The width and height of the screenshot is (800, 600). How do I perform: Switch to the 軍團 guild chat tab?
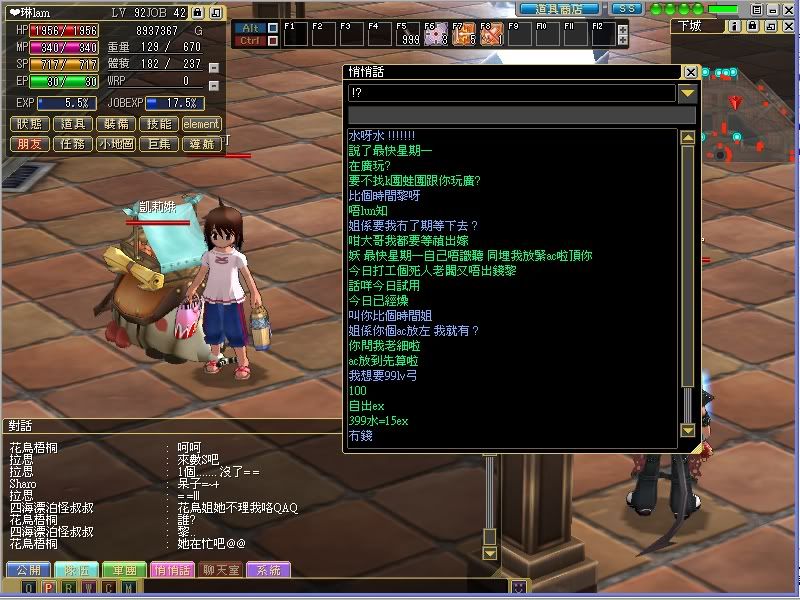coord(125,569)
